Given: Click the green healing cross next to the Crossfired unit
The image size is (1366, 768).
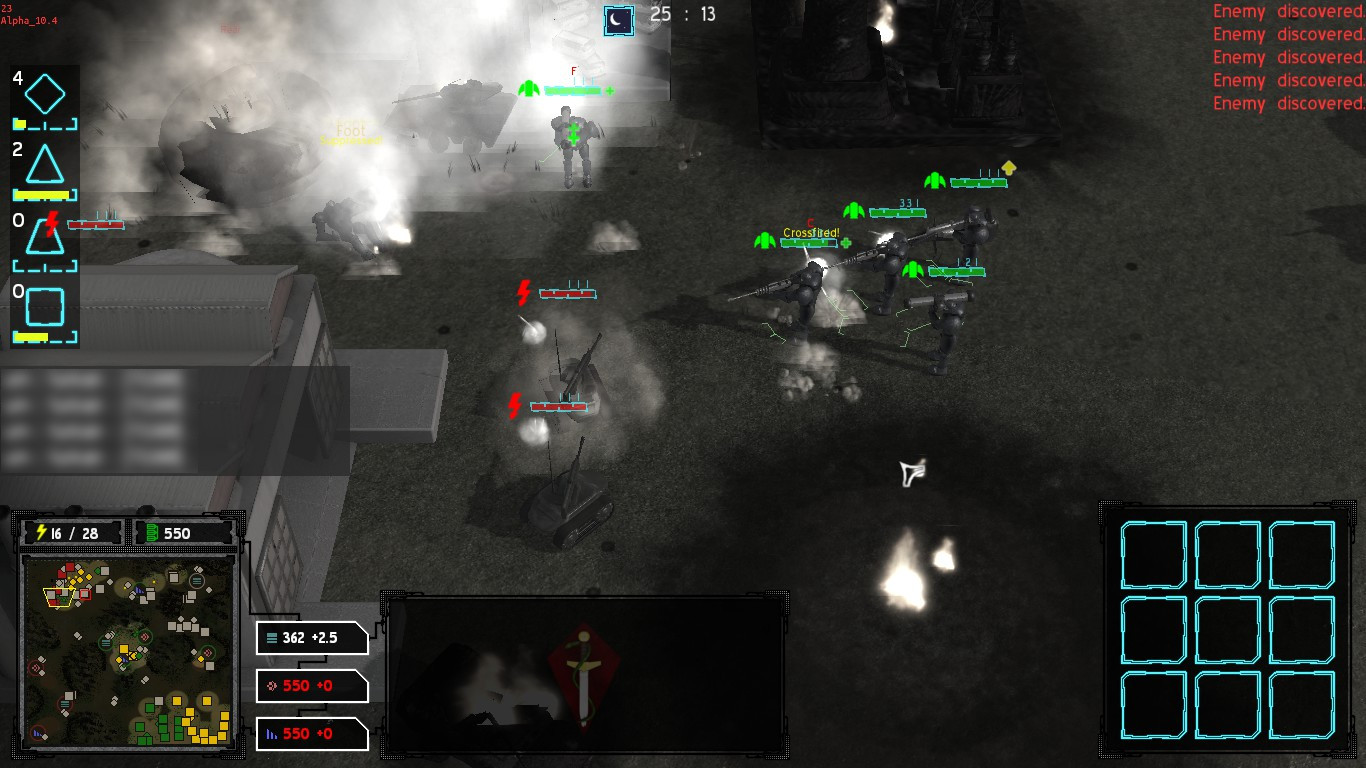Looking at the screenshot, I should [845, 242].
